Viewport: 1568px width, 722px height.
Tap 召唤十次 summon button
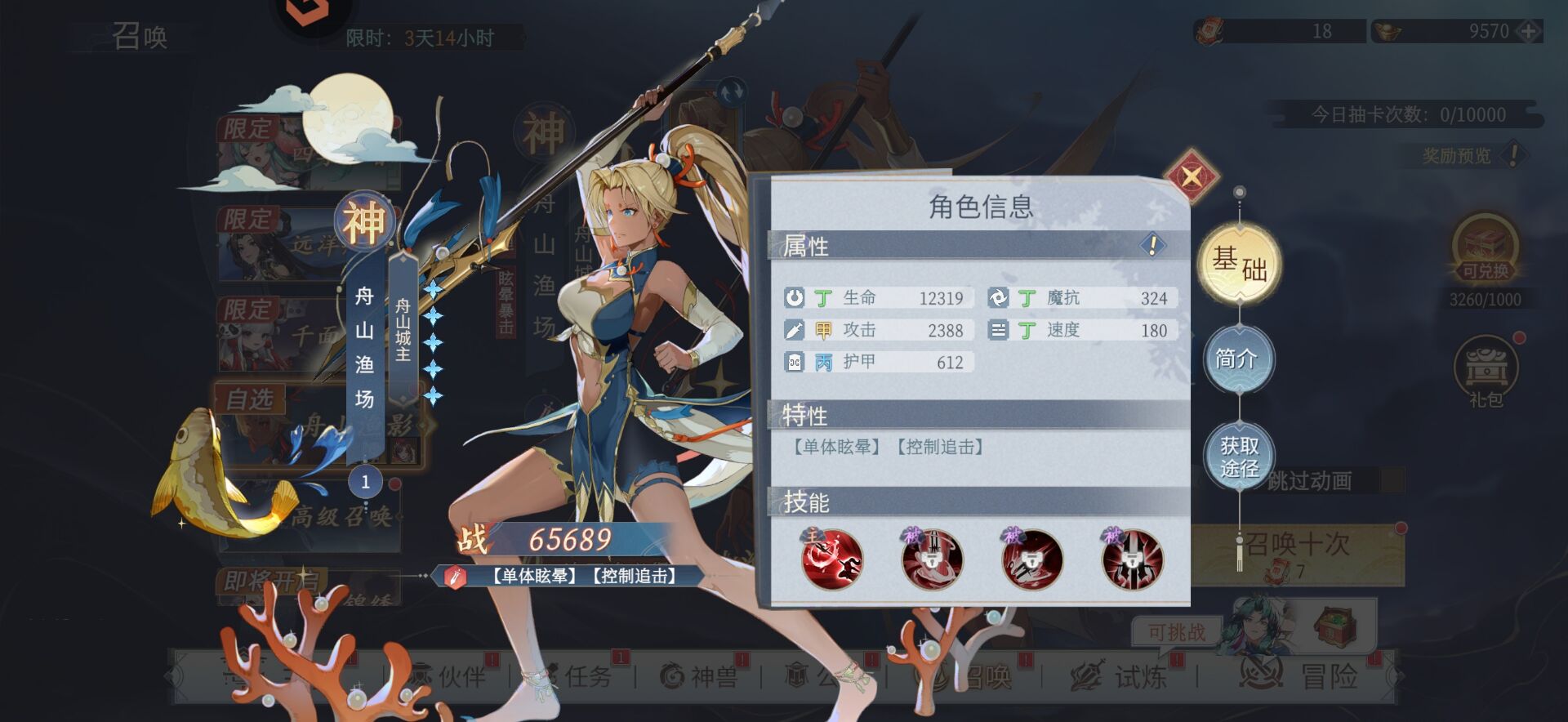[x=1297, y=554]
